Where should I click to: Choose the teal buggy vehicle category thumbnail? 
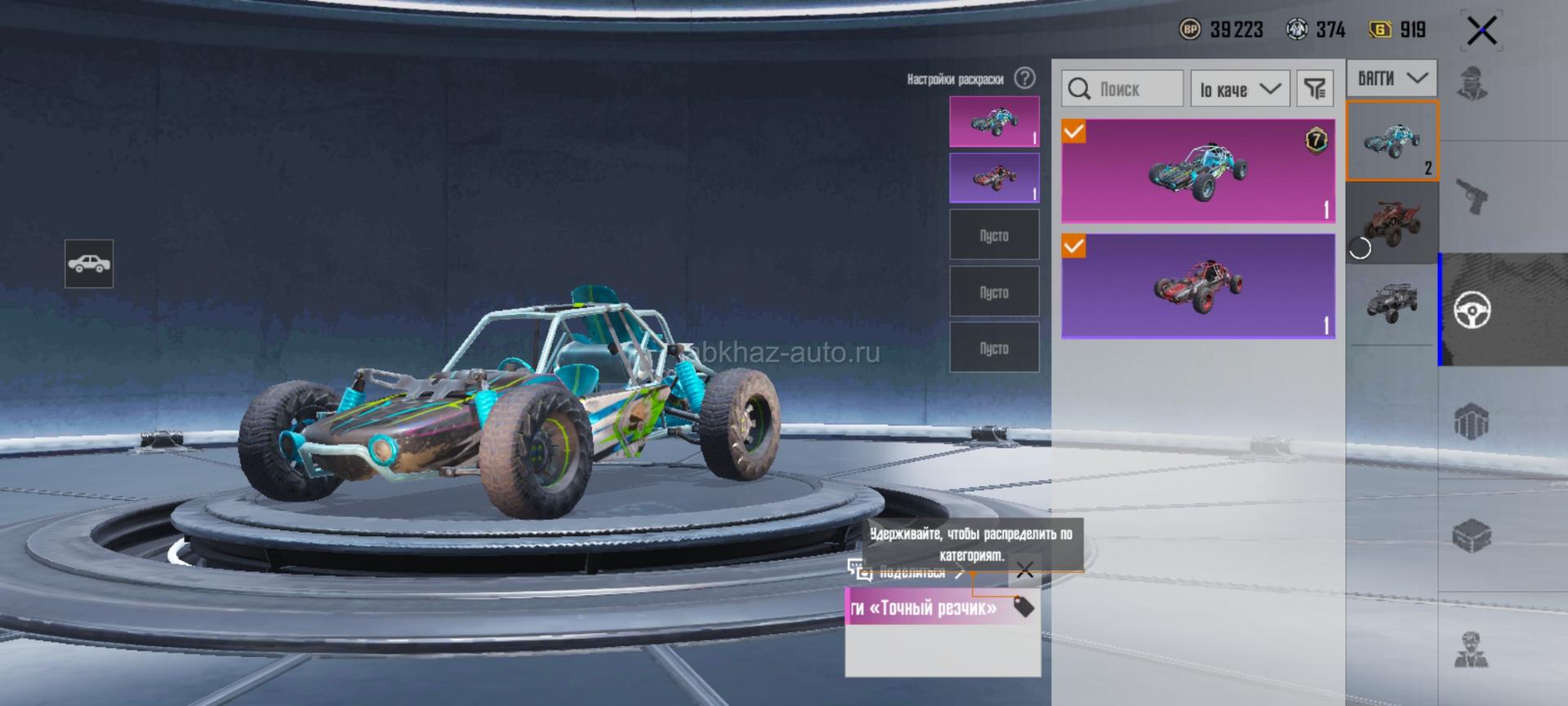(x=1392, y=141)
